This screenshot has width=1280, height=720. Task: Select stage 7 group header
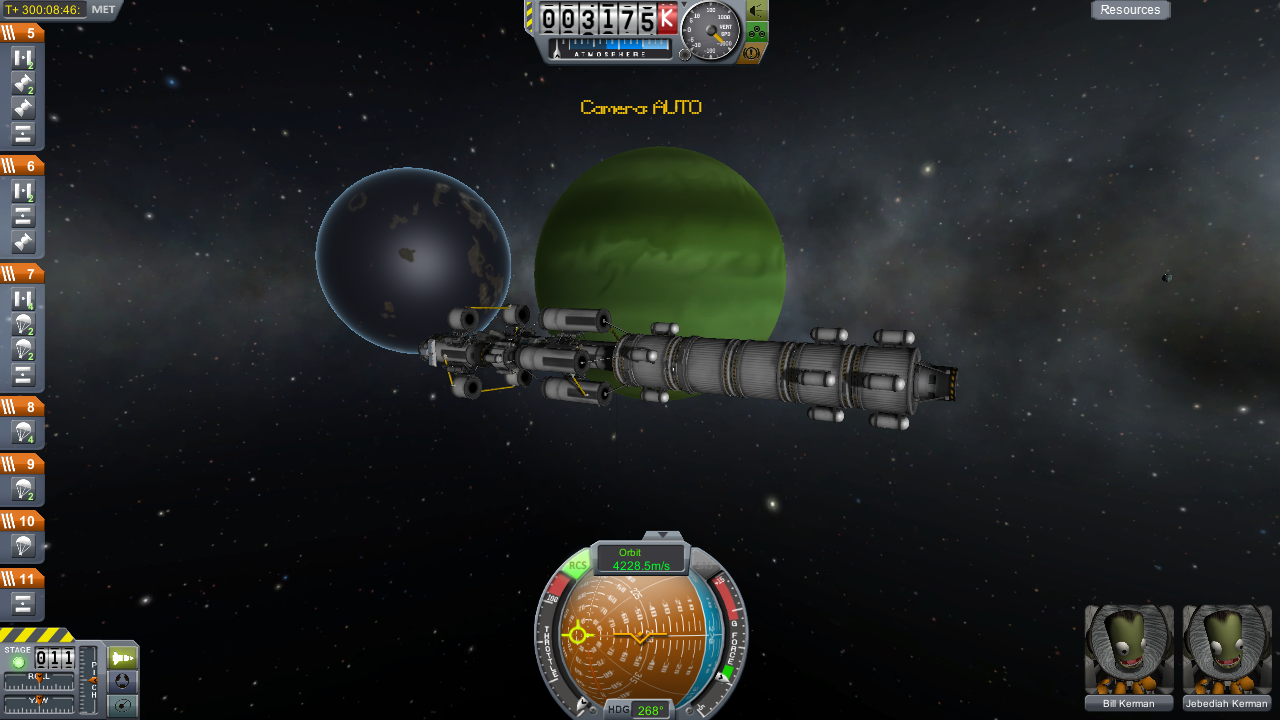tap(22, 274)
